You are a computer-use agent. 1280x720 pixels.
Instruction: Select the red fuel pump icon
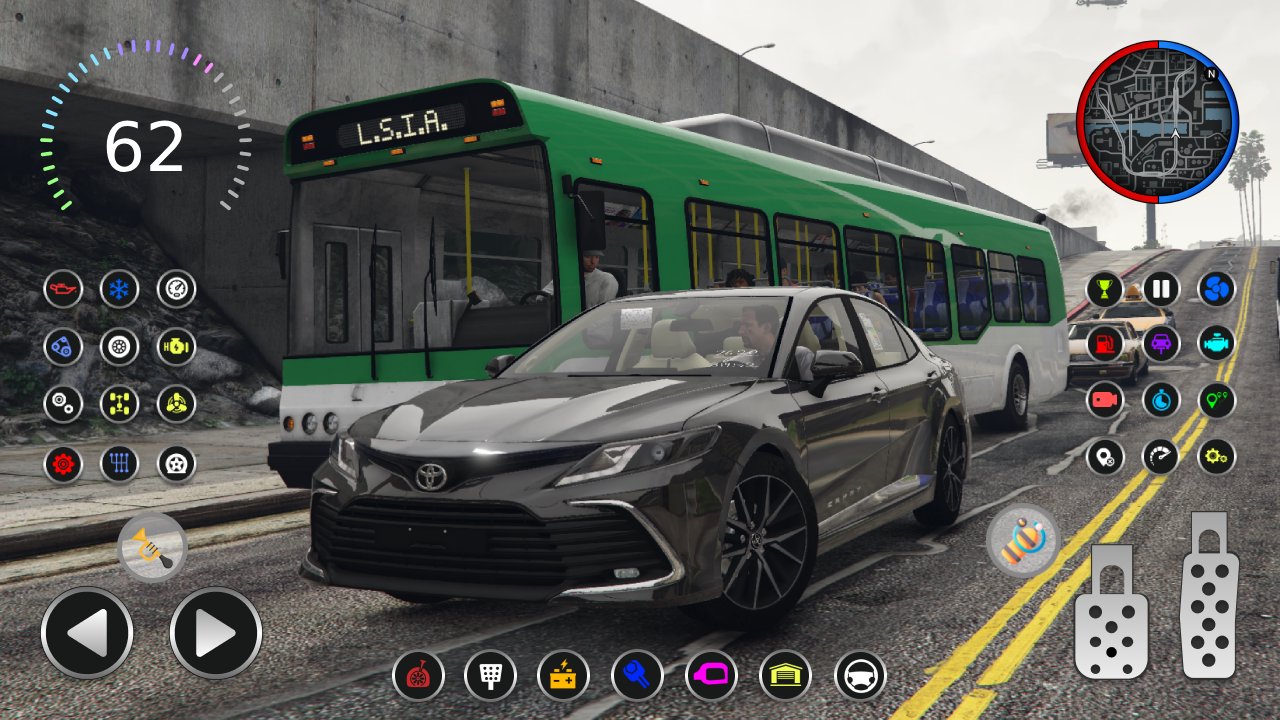point(1105,344)
